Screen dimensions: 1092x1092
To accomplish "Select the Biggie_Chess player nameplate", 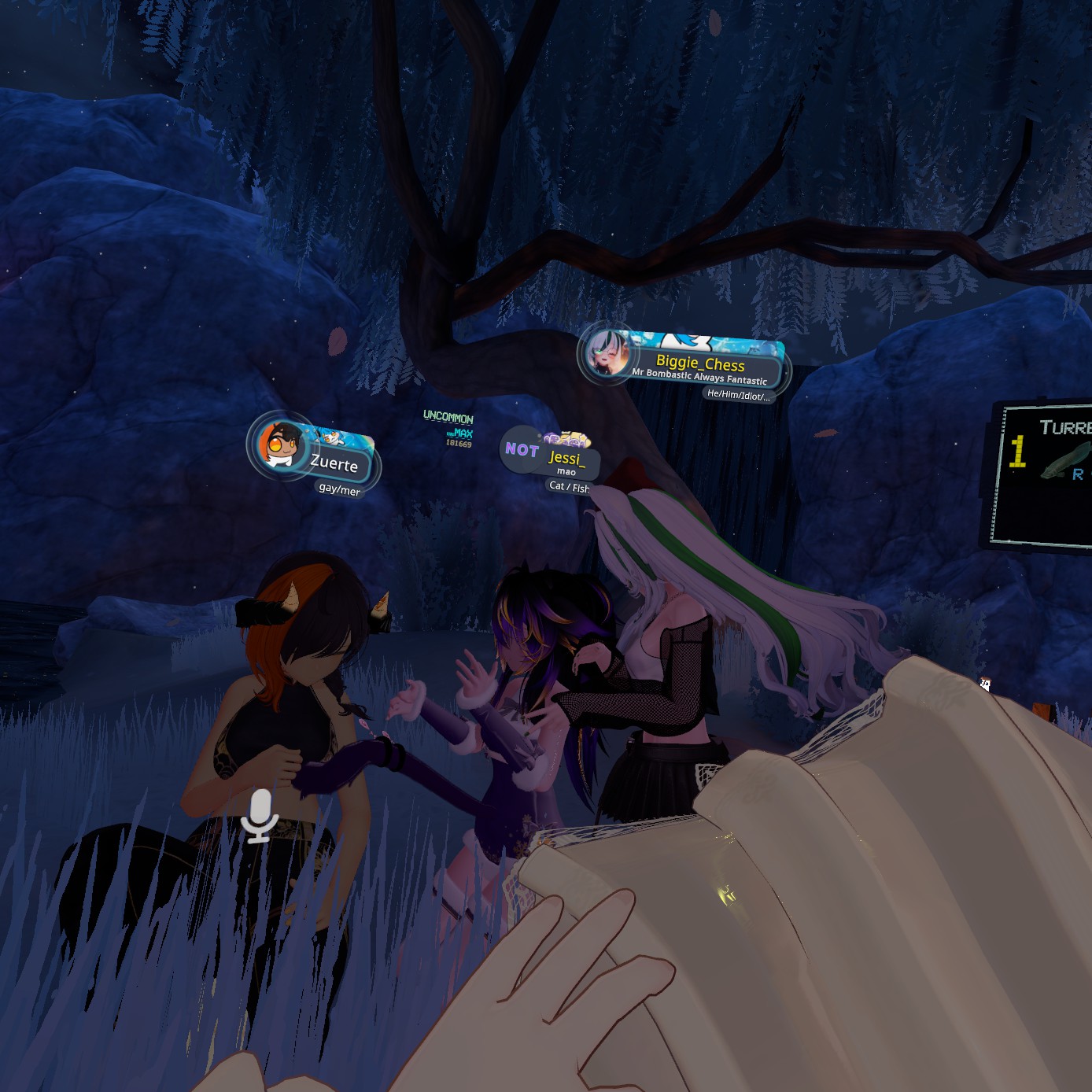I will click(x=700, y=363).
